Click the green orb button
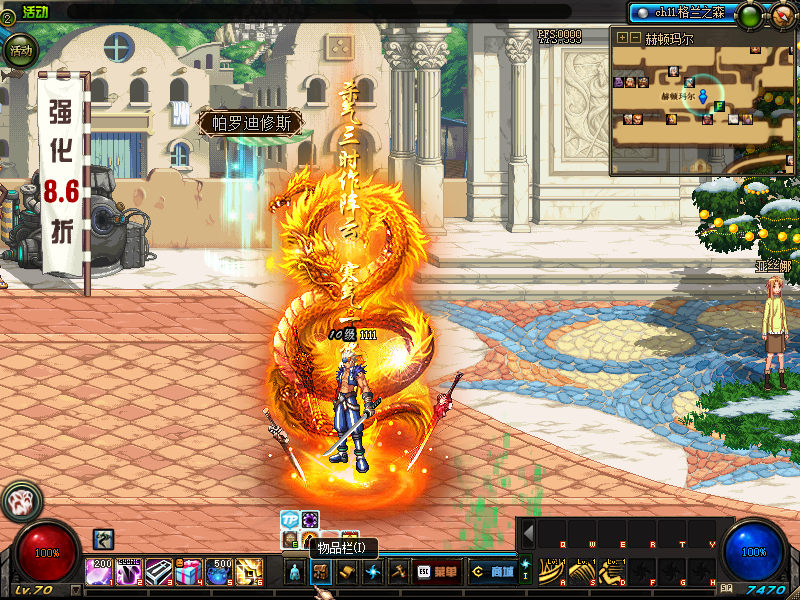The image size is (800, 600). point(748,15)
